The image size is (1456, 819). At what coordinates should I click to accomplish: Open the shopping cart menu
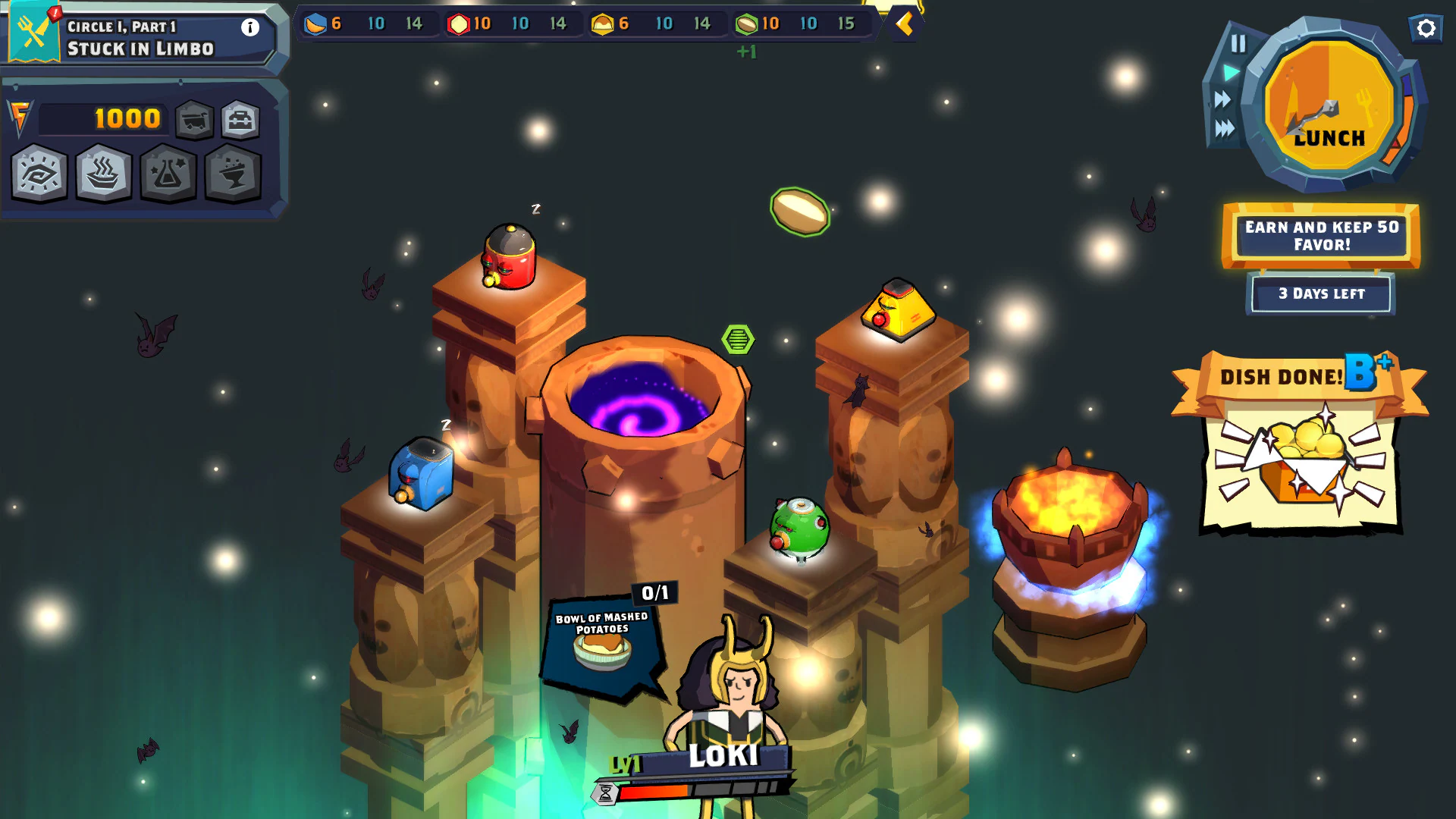196,119
